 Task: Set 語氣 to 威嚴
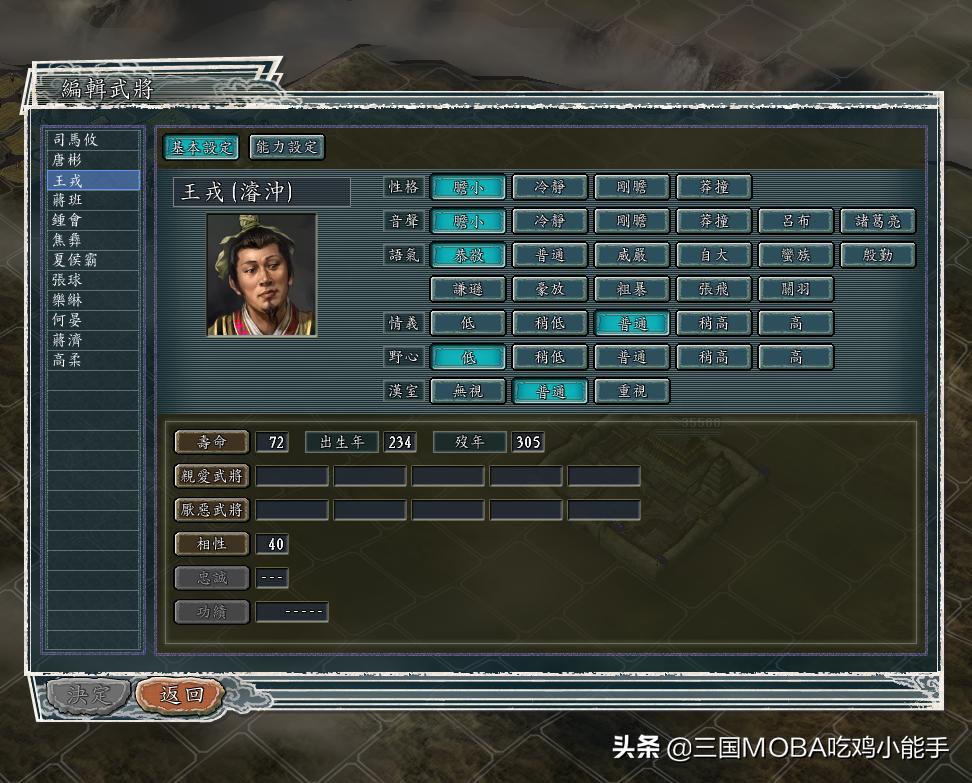pyautogui.click(x=632, y=255)
